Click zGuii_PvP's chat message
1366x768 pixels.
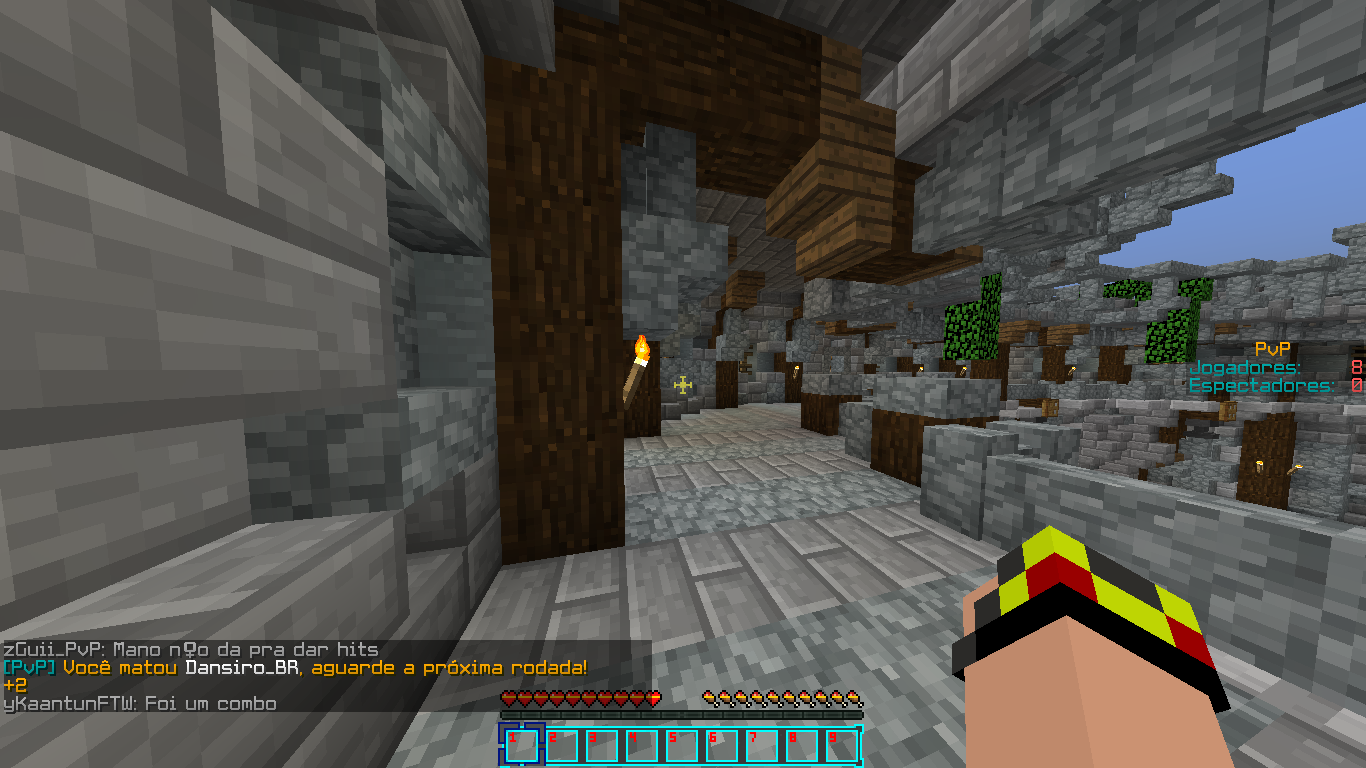(190, 650)
